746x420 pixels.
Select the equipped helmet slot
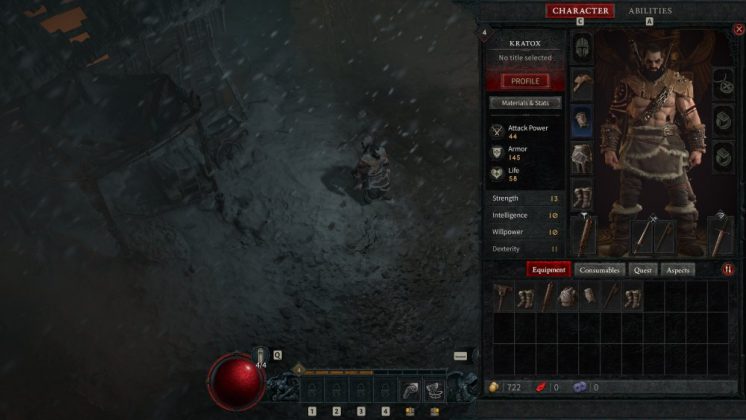(x=582, y=48)
